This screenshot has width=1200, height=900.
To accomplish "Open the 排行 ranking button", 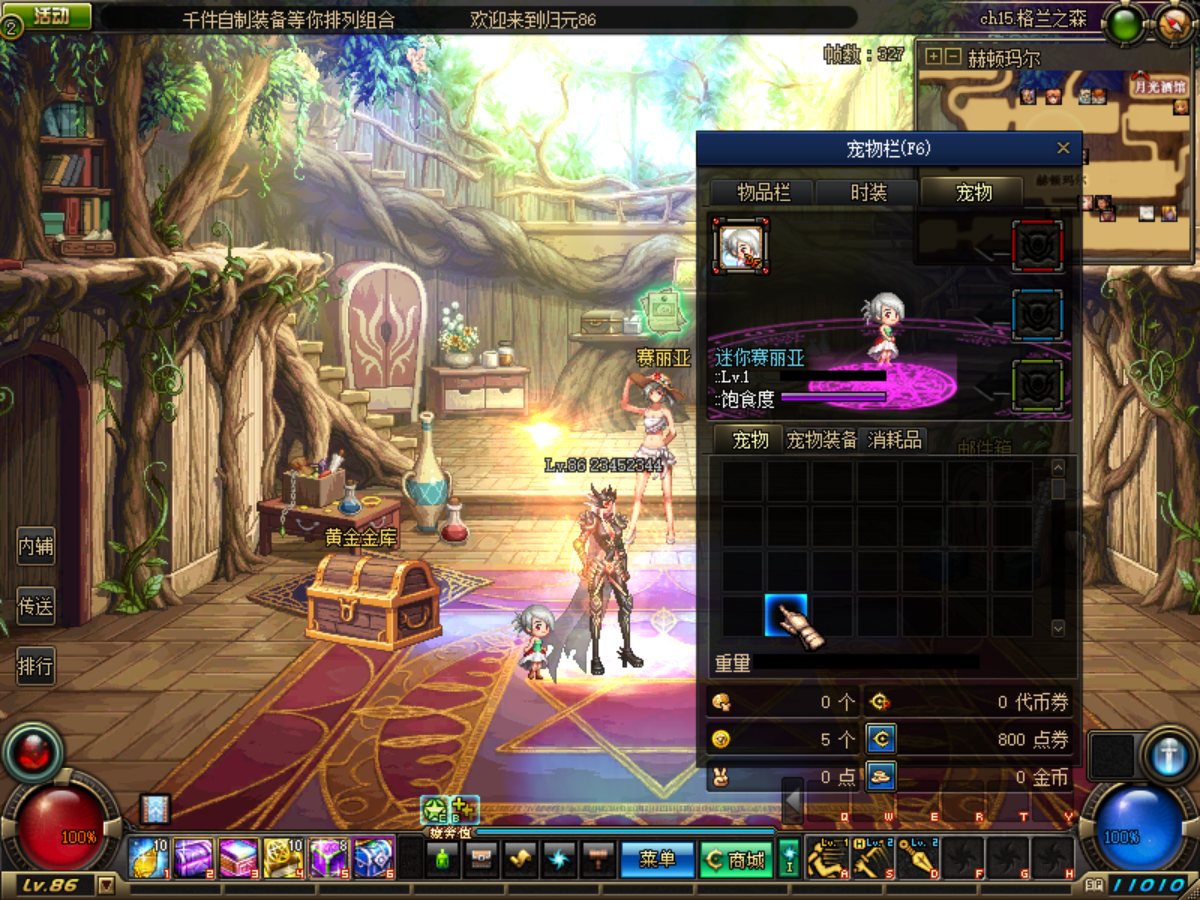I will (x=36, y=666).
